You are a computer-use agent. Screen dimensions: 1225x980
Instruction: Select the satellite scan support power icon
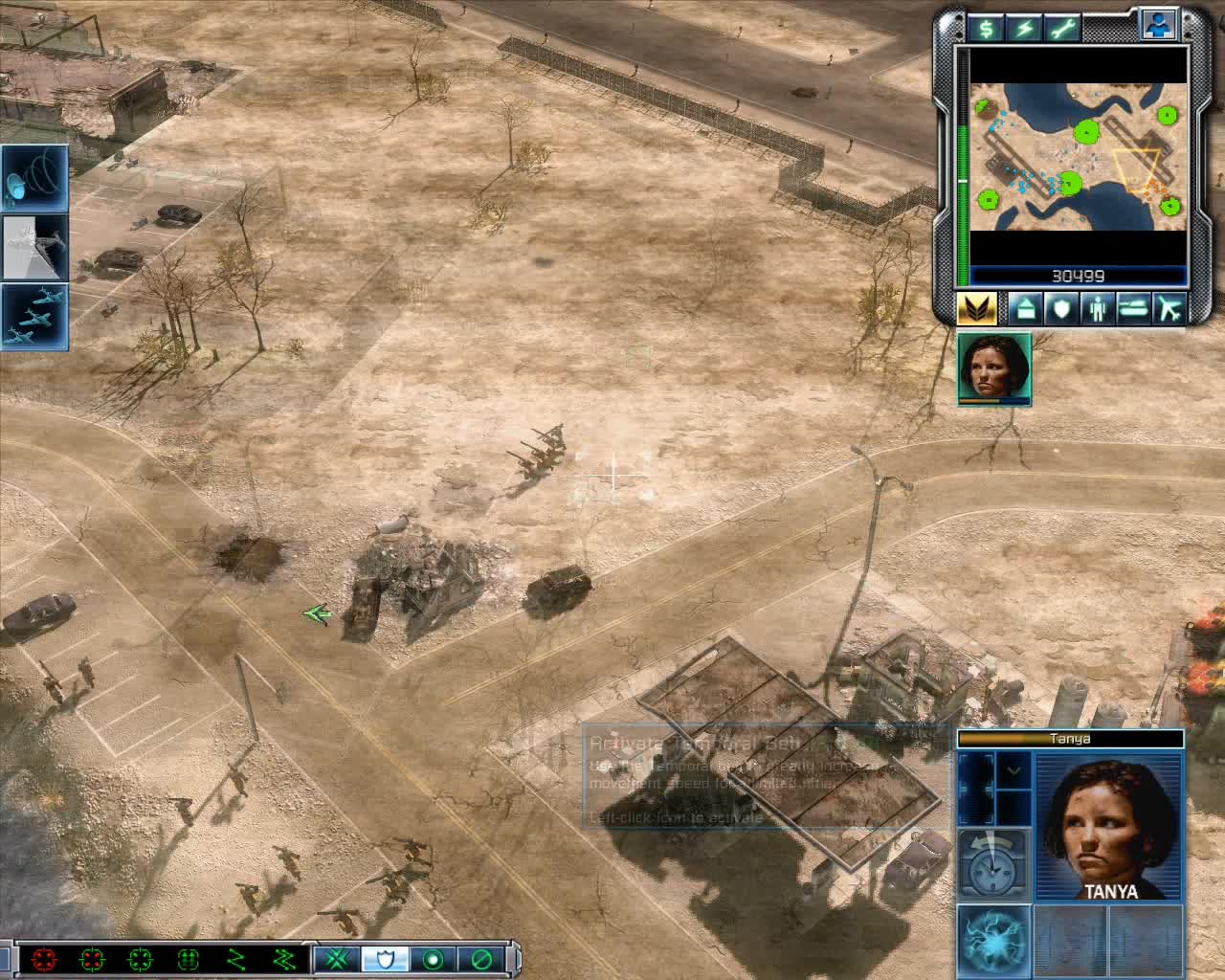[x=33, y=177]
